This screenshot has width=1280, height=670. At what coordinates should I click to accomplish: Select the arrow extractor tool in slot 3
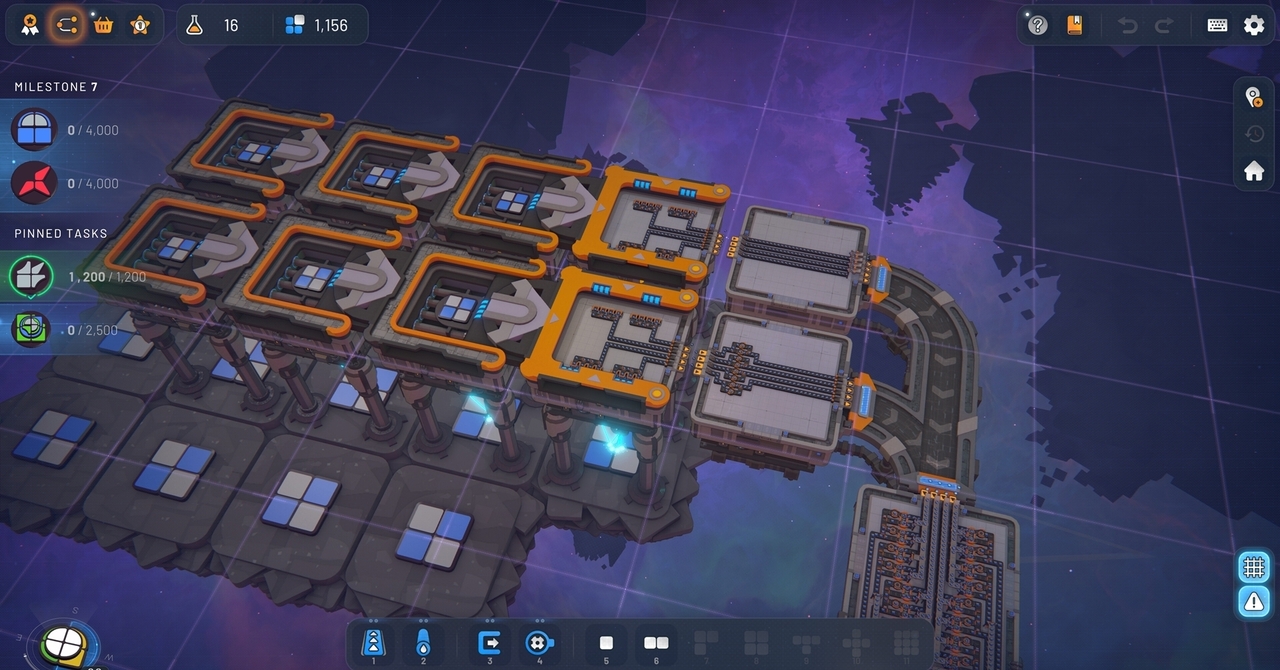pyautogui.click(x=490, y=643)
